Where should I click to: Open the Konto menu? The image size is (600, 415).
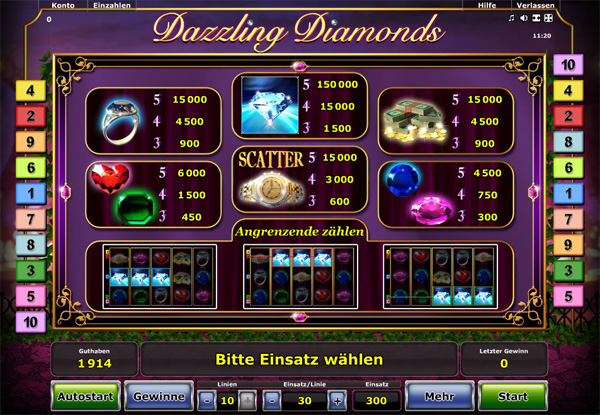[62, 6]
